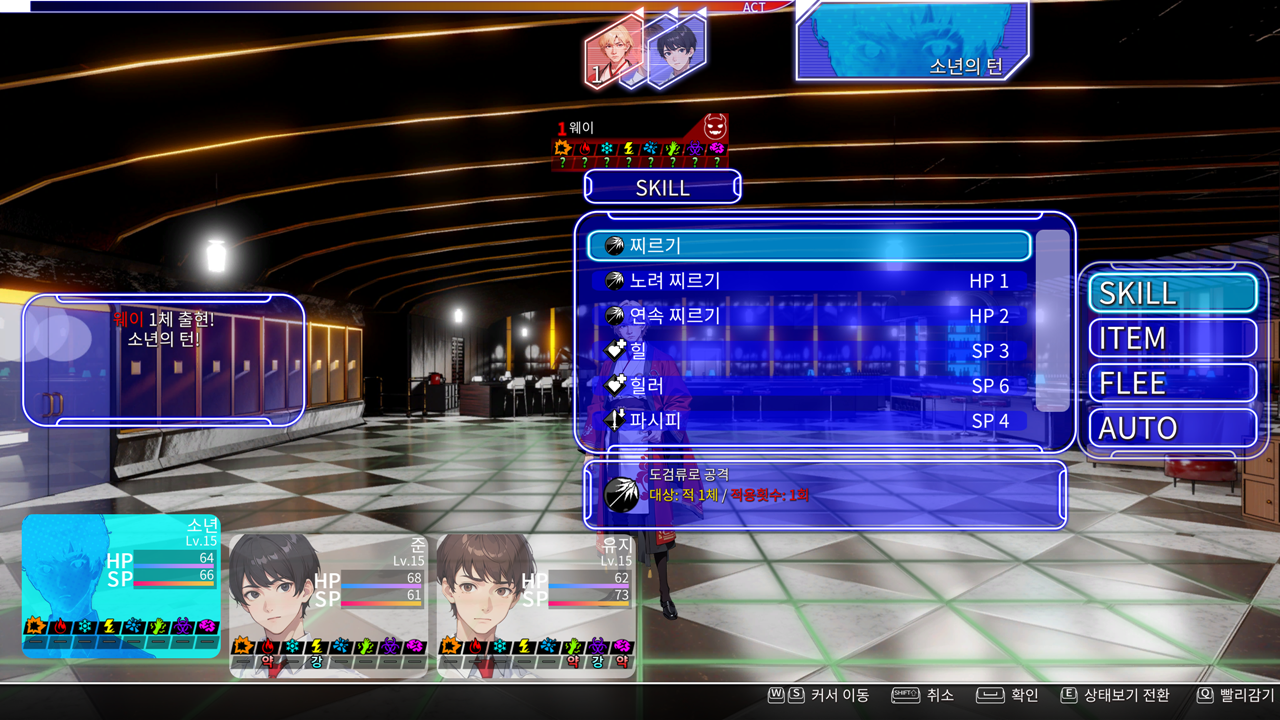The width and height of the screenshot is (1280, 720).
Task: Choose the 파시피 skill
Action: [808, 421]
